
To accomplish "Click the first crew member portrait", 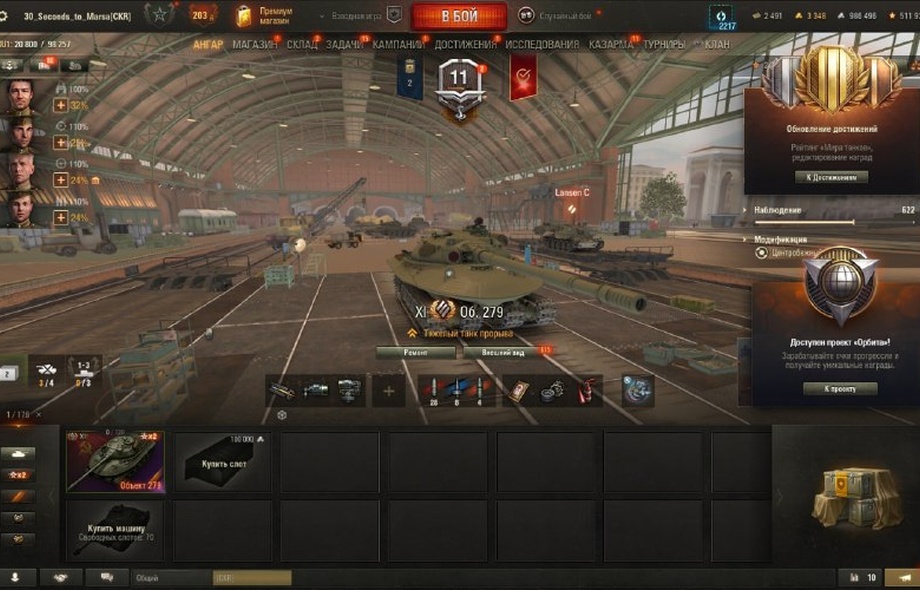I will [x=21, y=97].
